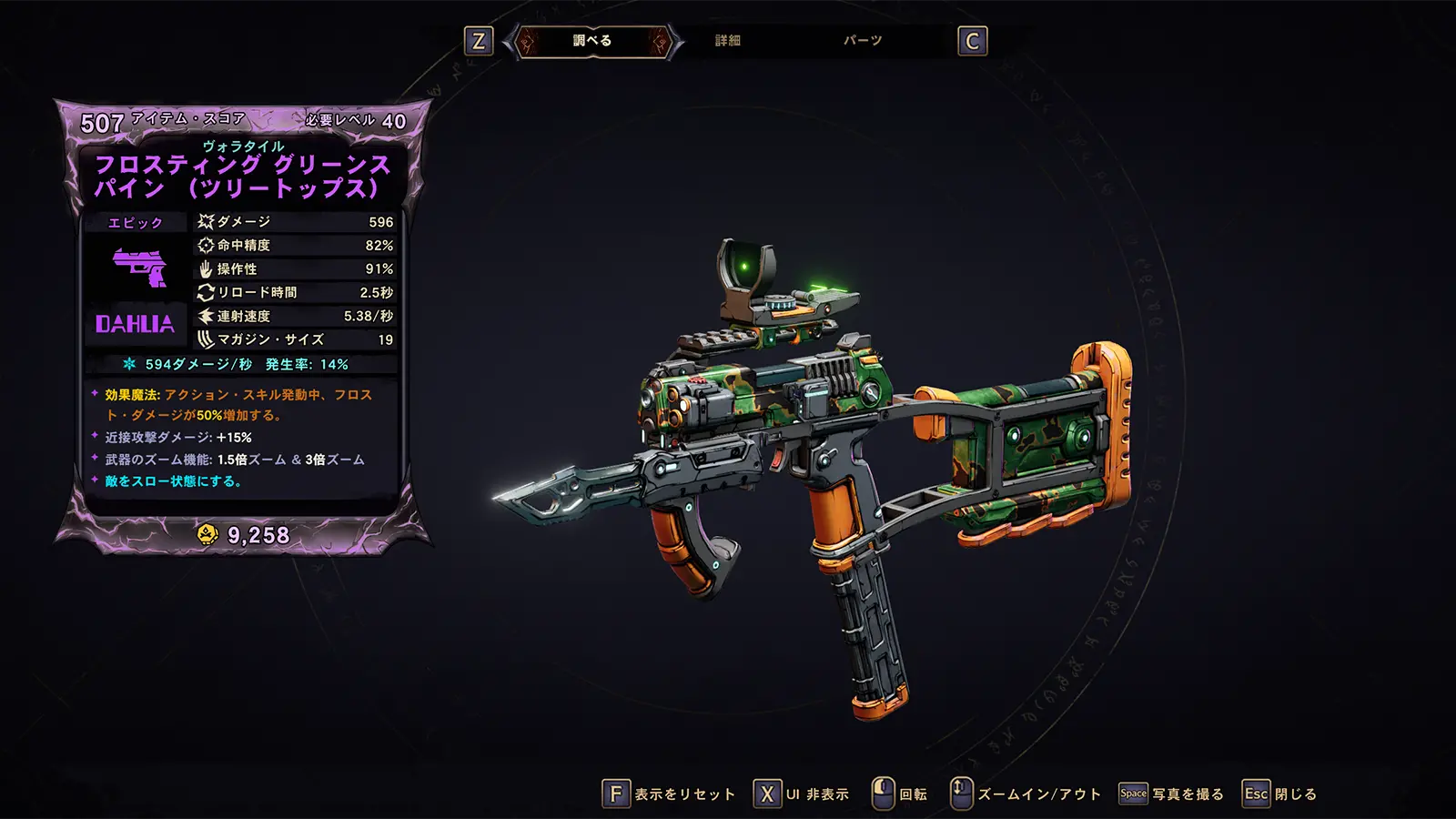Viewport: 1456px width, 819px height.
Task: Take a photo with 写真を撮る
Action: [1172, 794]
